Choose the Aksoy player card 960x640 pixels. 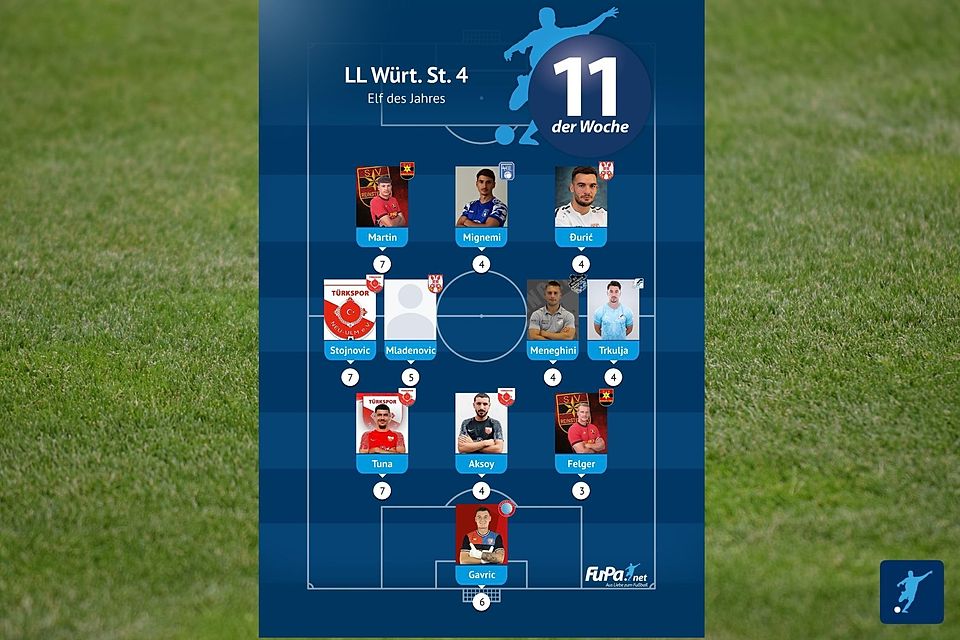(x=481, y=432)
